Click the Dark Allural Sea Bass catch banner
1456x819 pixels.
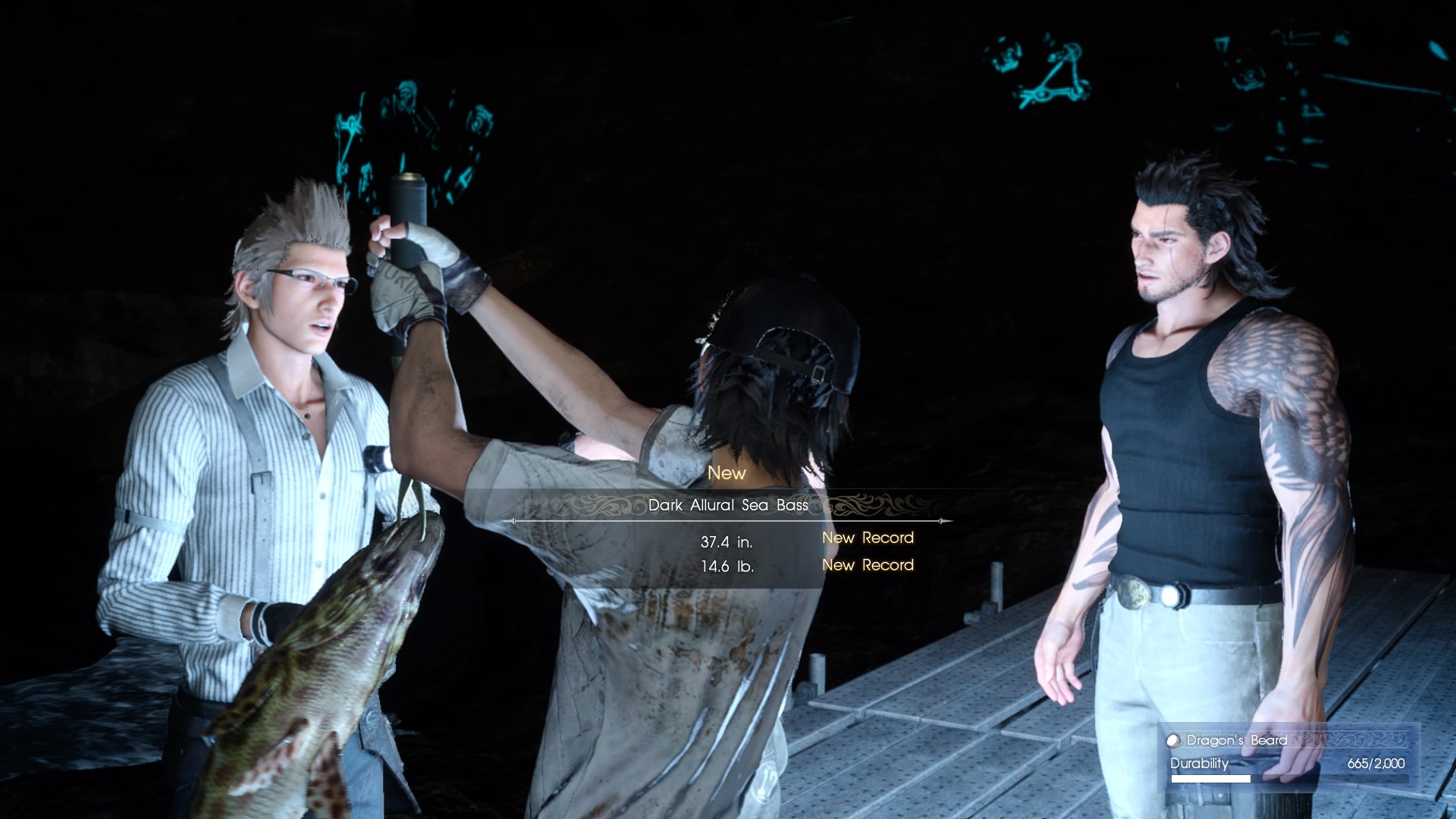pos(728,505)
